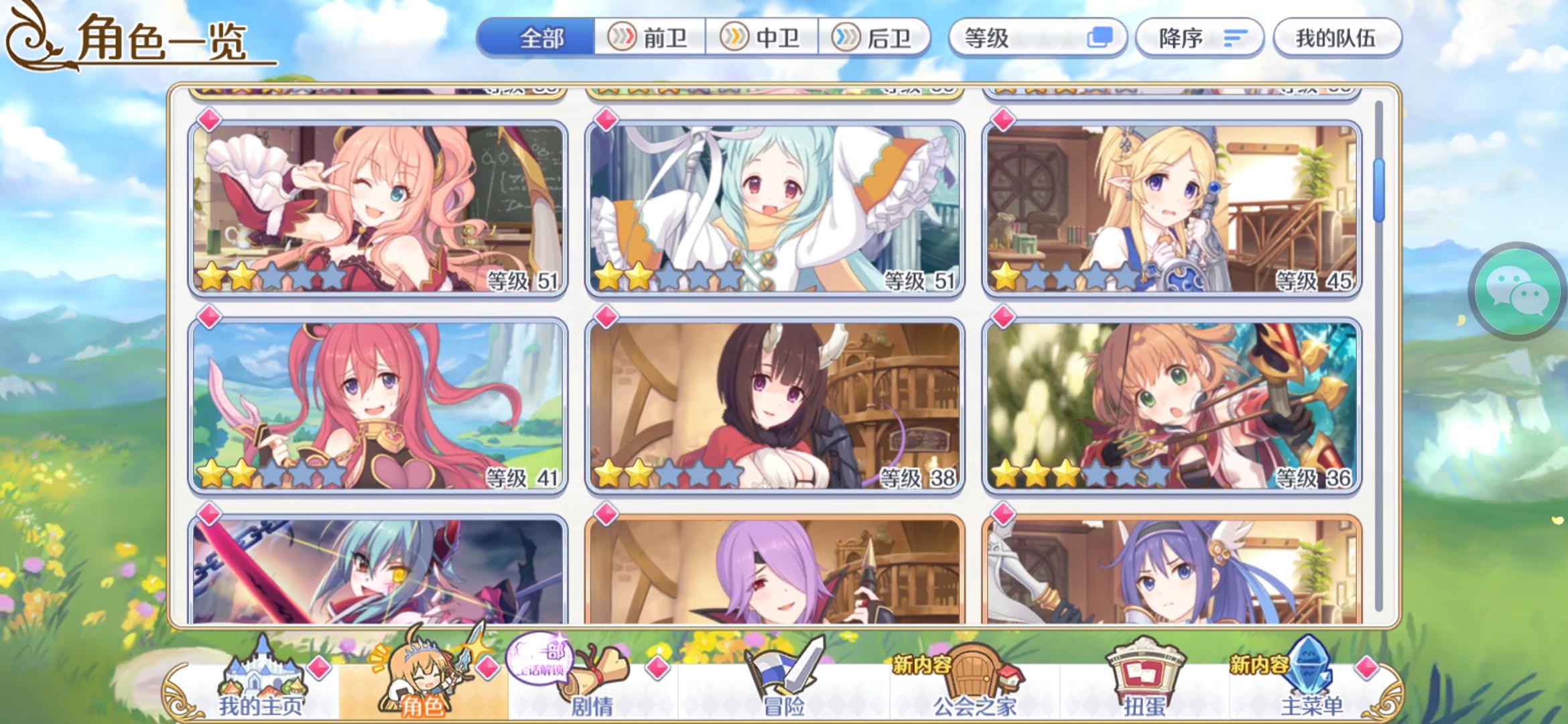Toggle the duplicate icon beside 等级 sort
Image resolution: width=1568 pixels, height=724 pixels.
tap(1099, 38)
